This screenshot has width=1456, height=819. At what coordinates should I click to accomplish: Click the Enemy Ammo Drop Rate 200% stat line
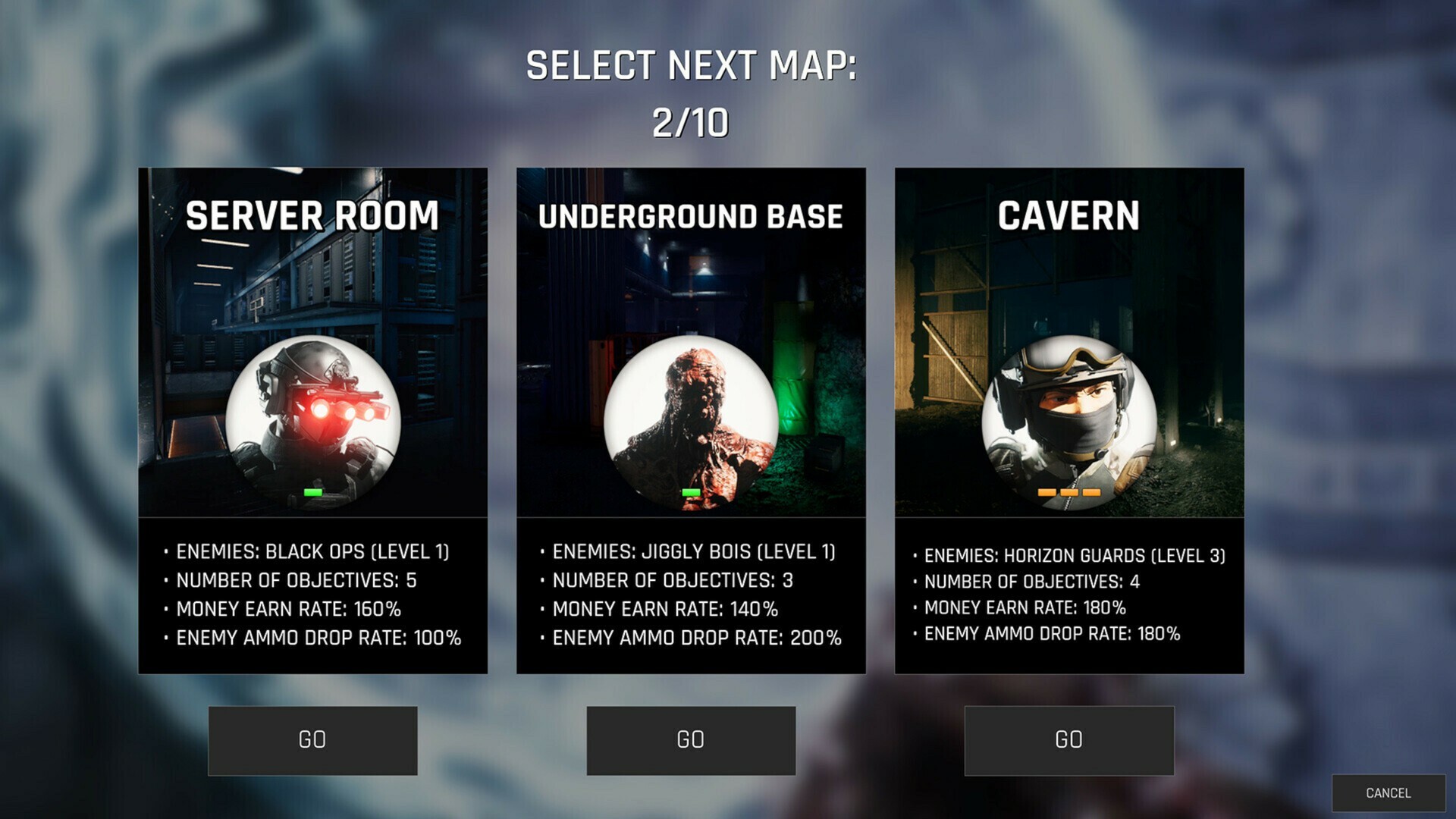click(x=689, y=638)
